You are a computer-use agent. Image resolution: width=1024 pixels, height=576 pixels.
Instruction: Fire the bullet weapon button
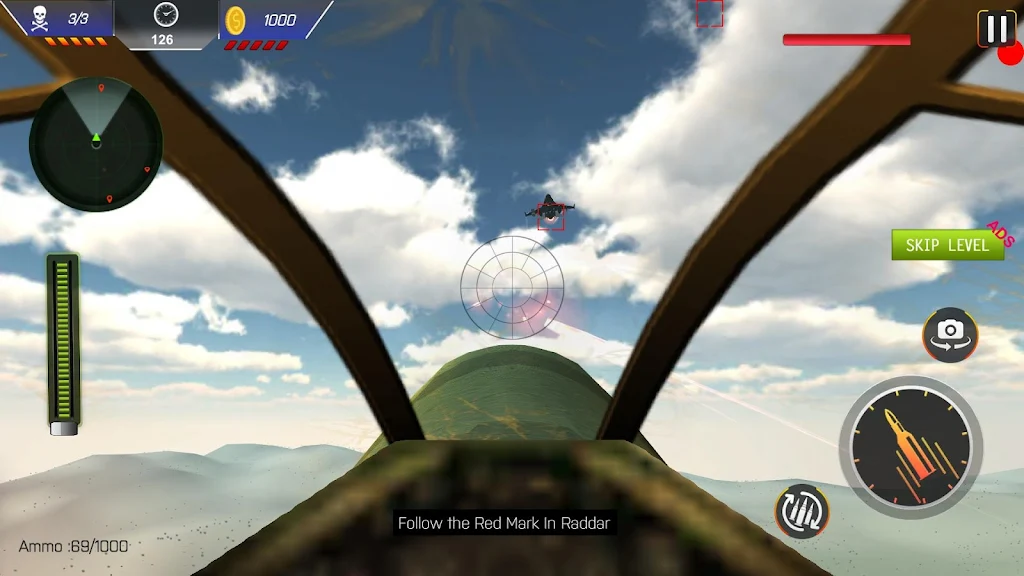coord(910,447)
